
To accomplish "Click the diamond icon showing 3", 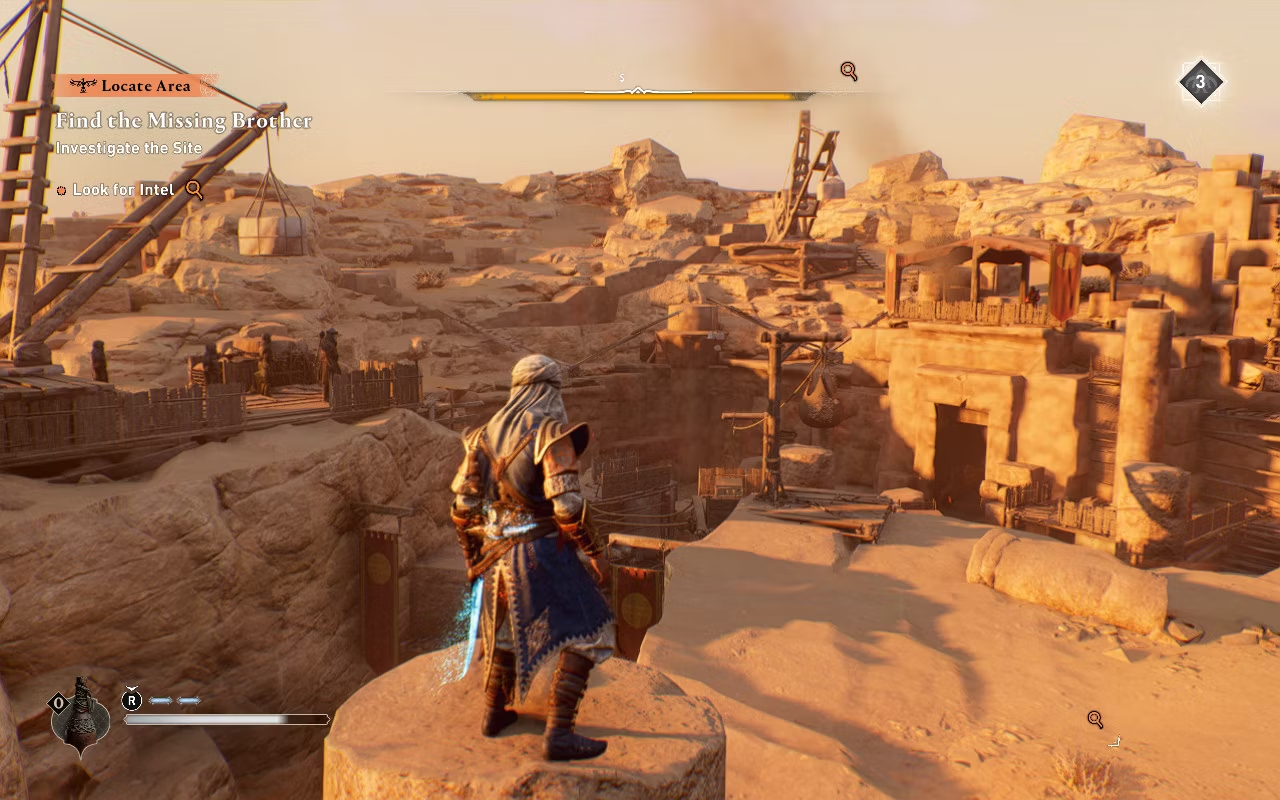I will point(1200,82).
